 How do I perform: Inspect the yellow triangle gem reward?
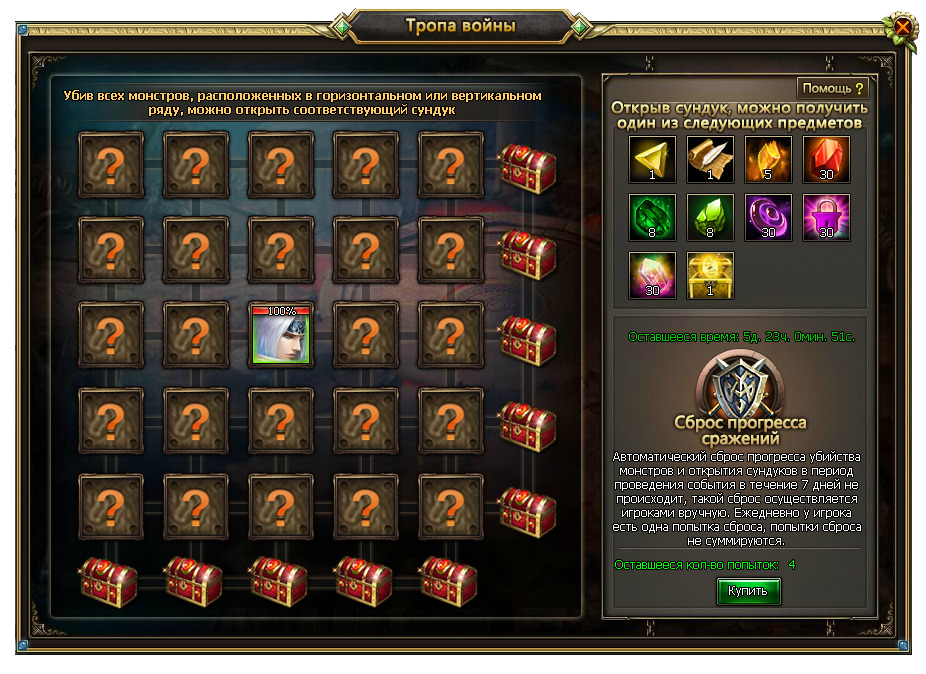click(652, 160)
